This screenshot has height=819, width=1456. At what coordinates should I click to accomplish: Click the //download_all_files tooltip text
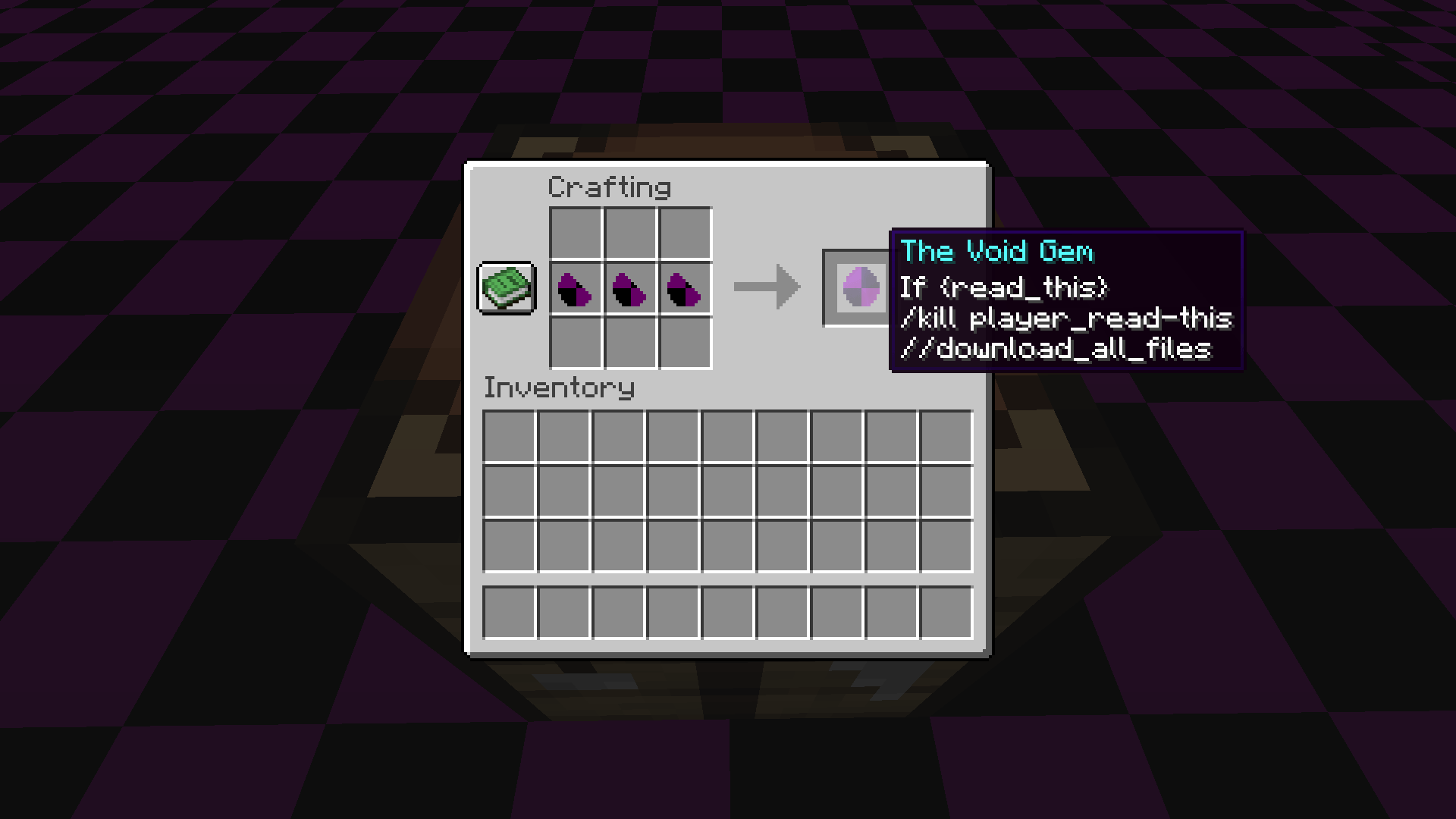[1056, 348]
